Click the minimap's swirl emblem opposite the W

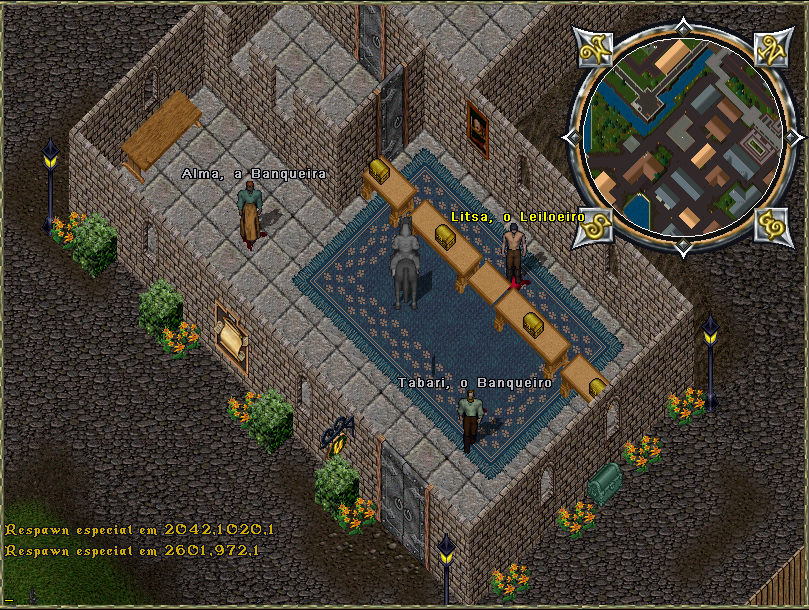point(770,223)
